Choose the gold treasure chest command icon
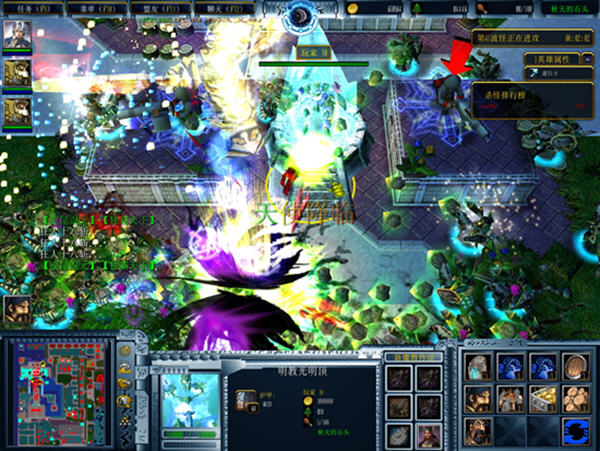Viewport: 600px width, 451px height. pyautogui.click(x=543, y=399)
